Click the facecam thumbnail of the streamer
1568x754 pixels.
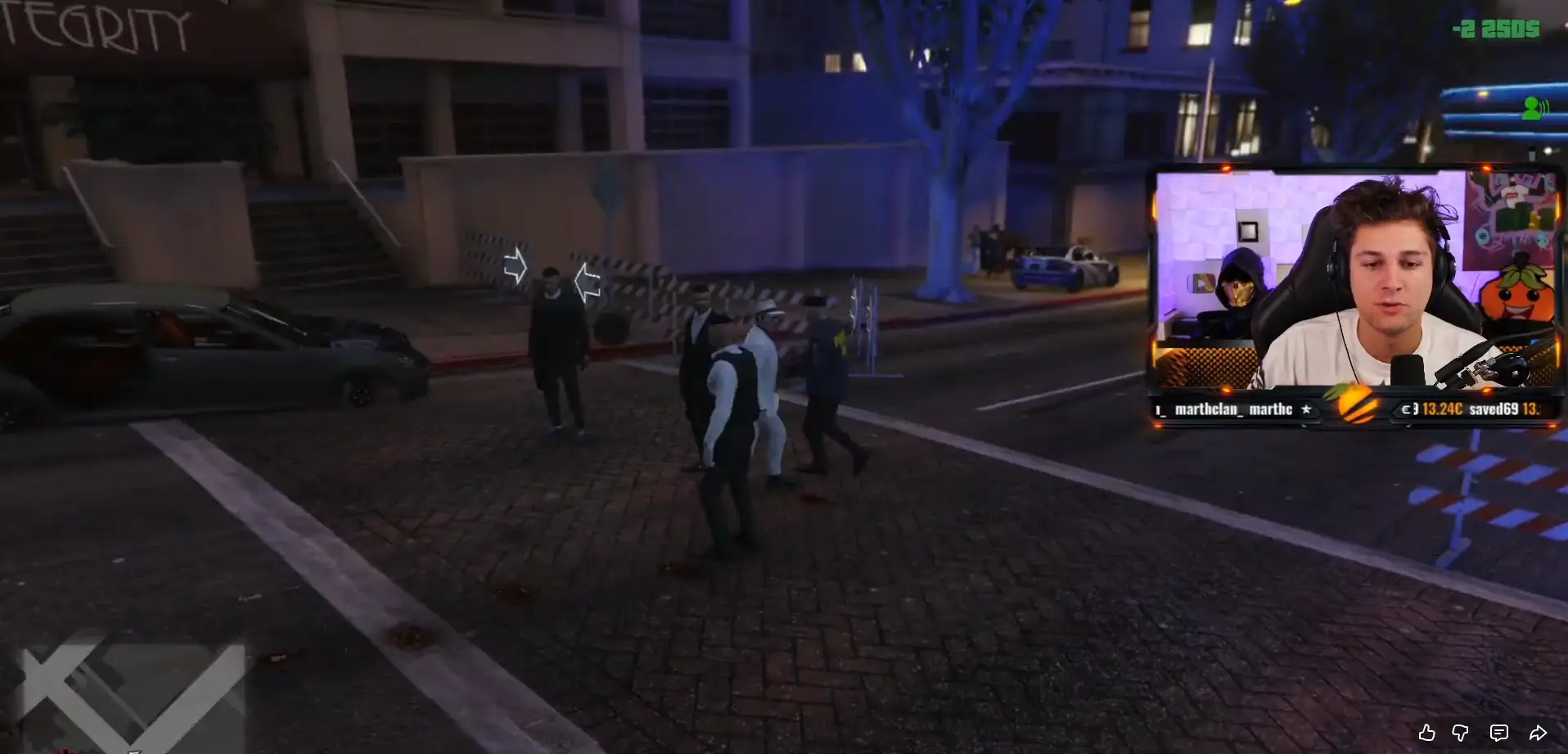coord(1391,270)
